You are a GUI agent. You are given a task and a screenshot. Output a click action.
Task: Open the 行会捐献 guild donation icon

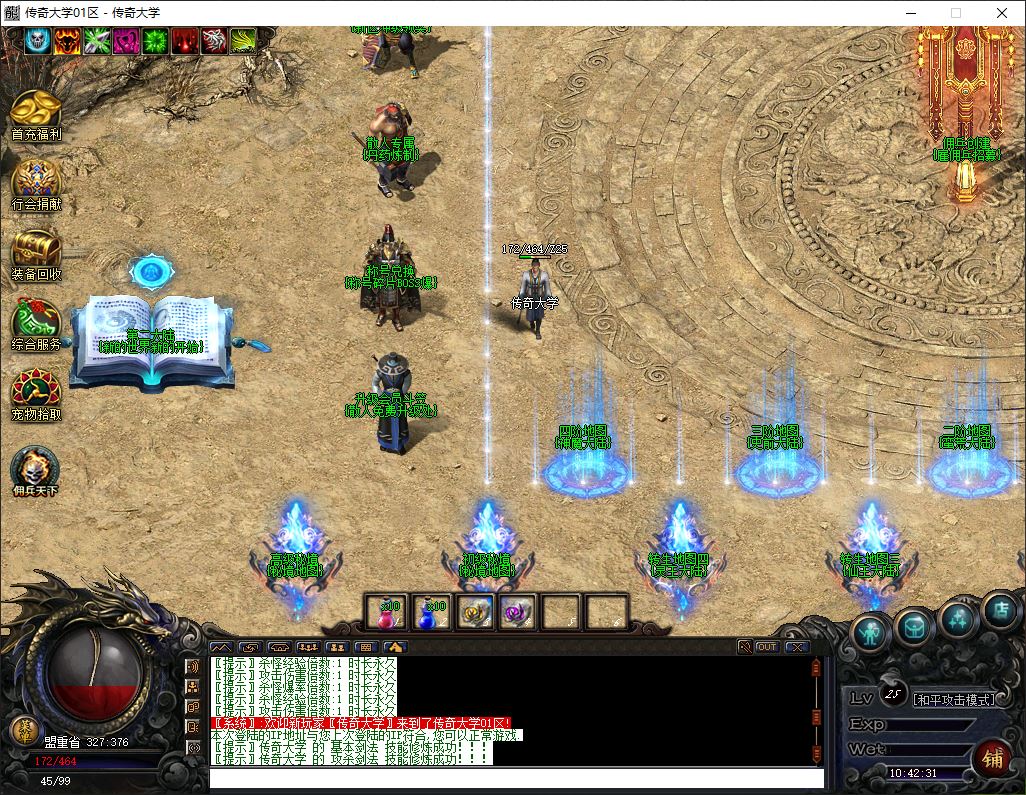pyautogui.click(x=36, y=181)
